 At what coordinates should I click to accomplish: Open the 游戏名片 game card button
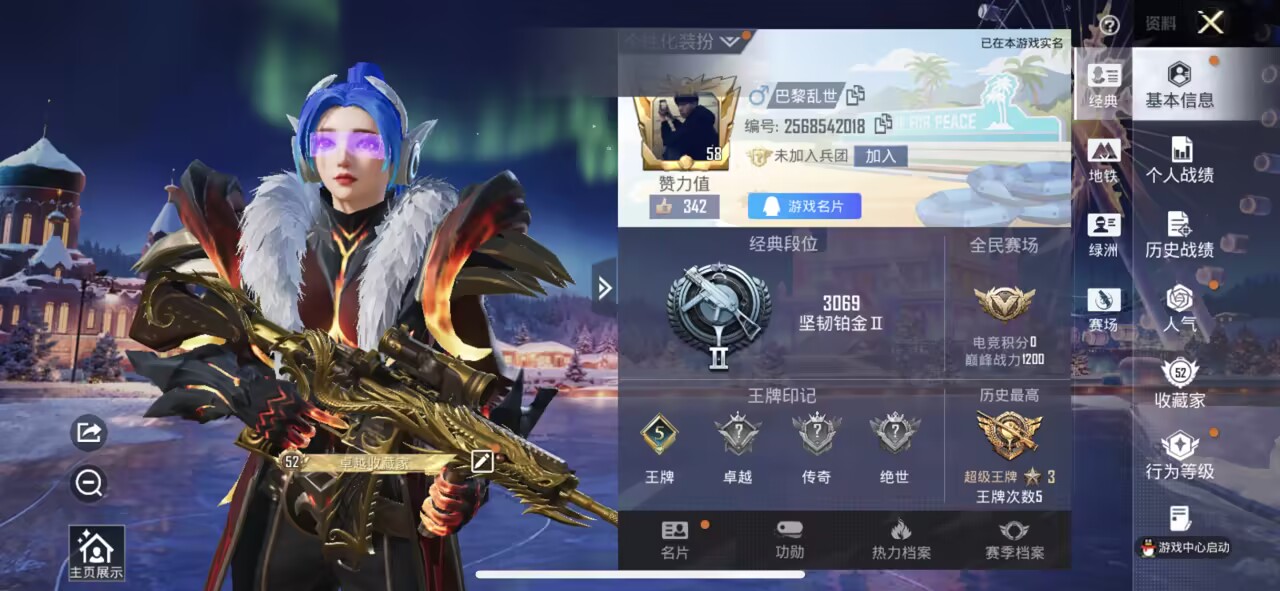(804, 206)
